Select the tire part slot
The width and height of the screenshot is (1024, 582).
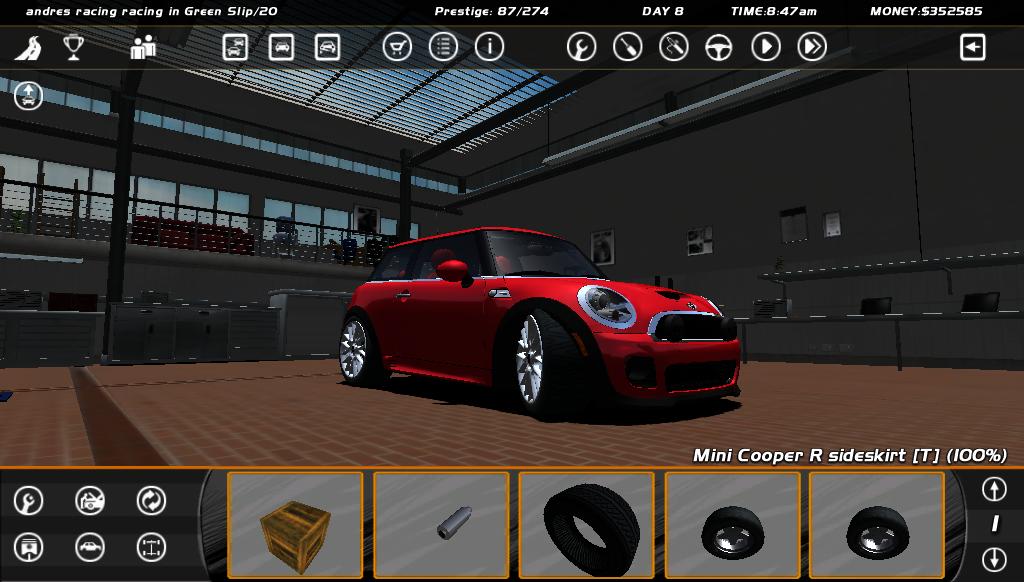click(x=587, y=525)
